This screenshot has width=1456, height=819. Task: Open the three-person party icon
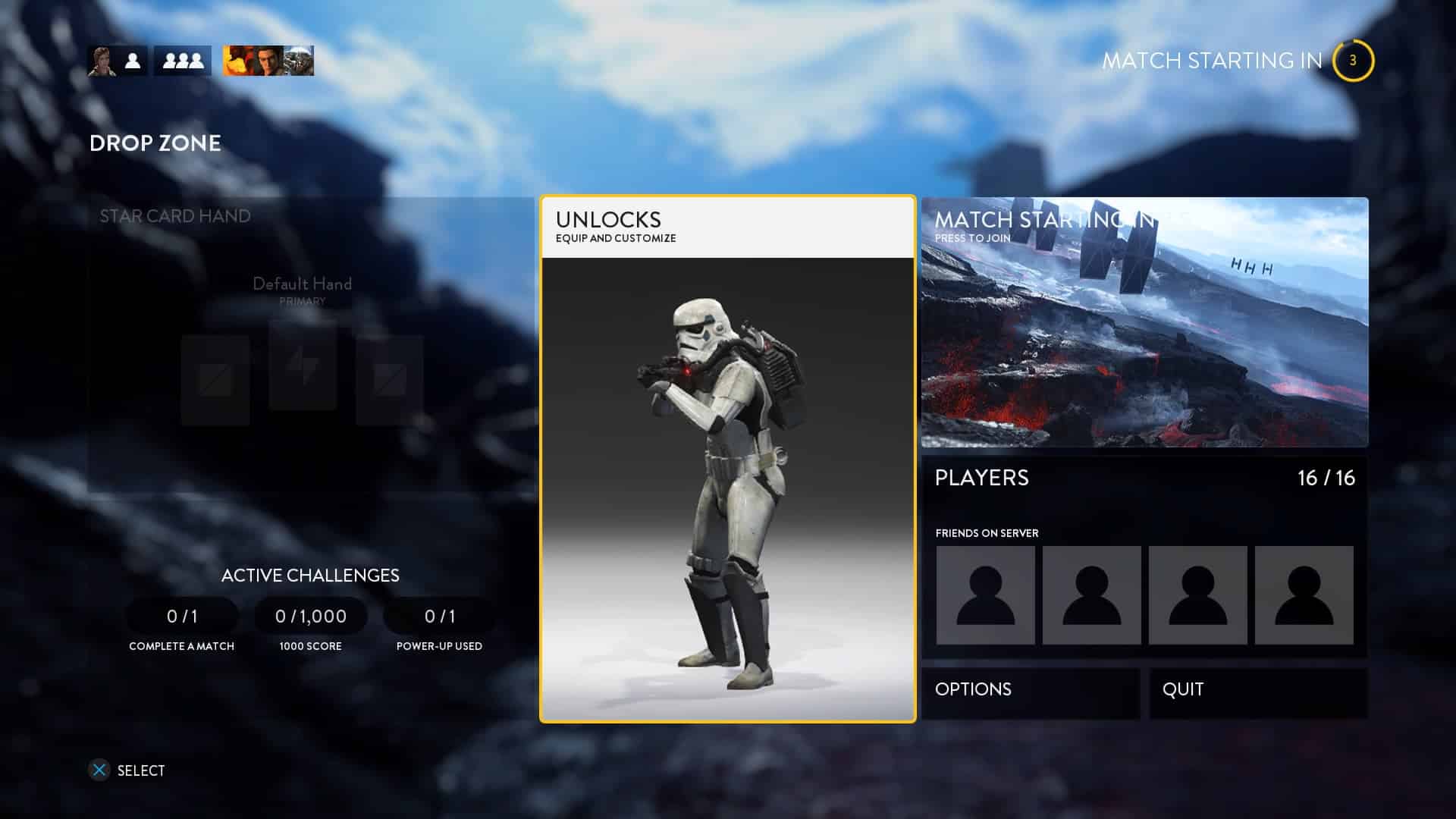click(x=183, y=61)
